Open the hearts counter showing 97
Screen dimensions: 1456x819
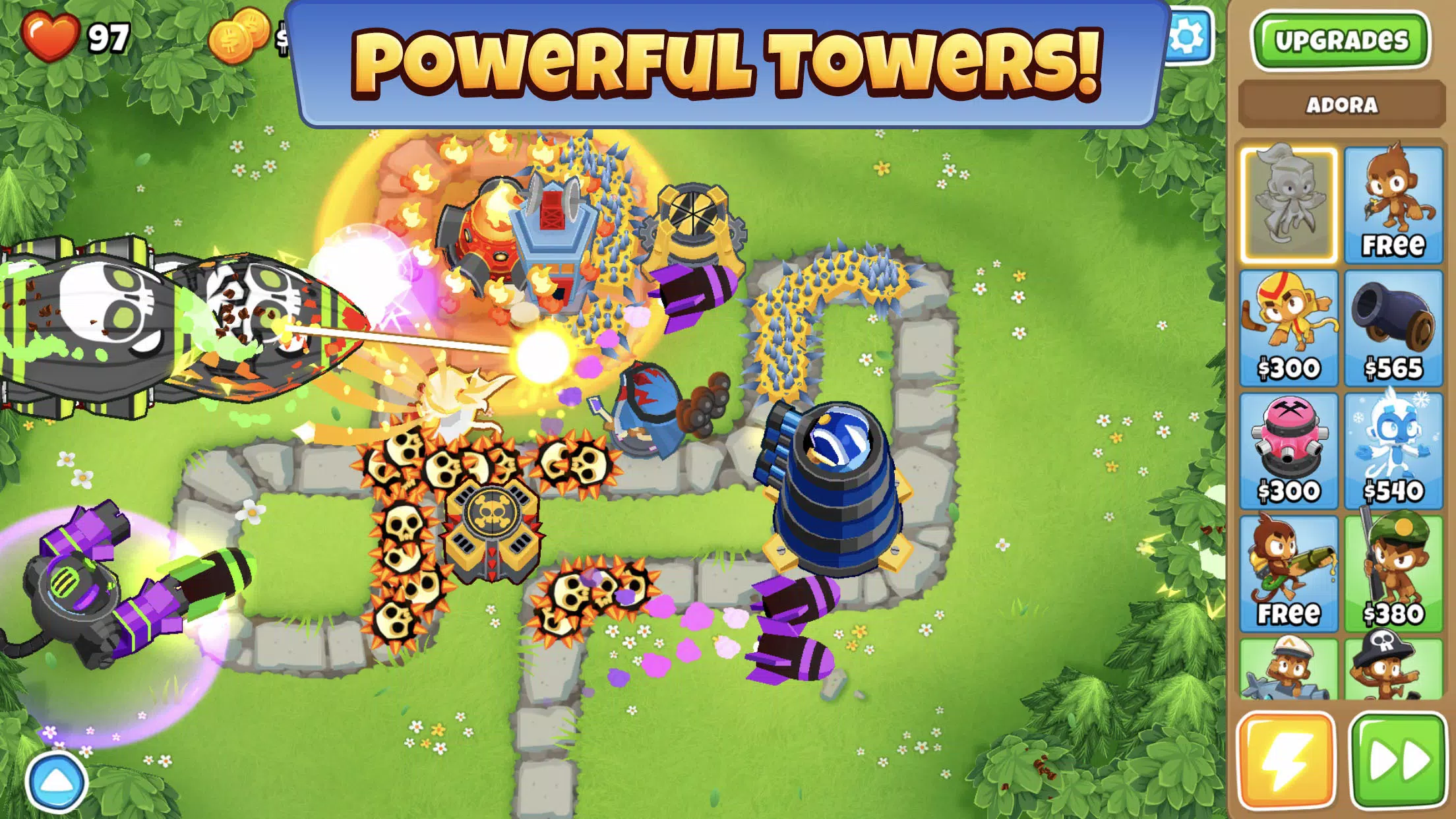(x=73, y=36)
